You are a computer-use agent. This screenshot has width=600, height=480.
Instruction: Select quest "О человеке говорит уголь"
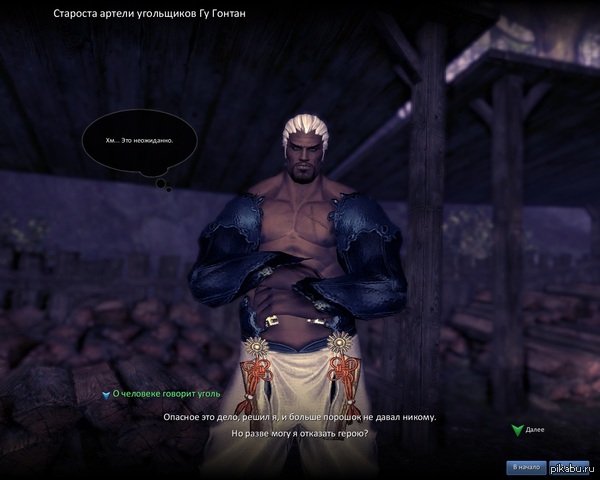point(158,395)
